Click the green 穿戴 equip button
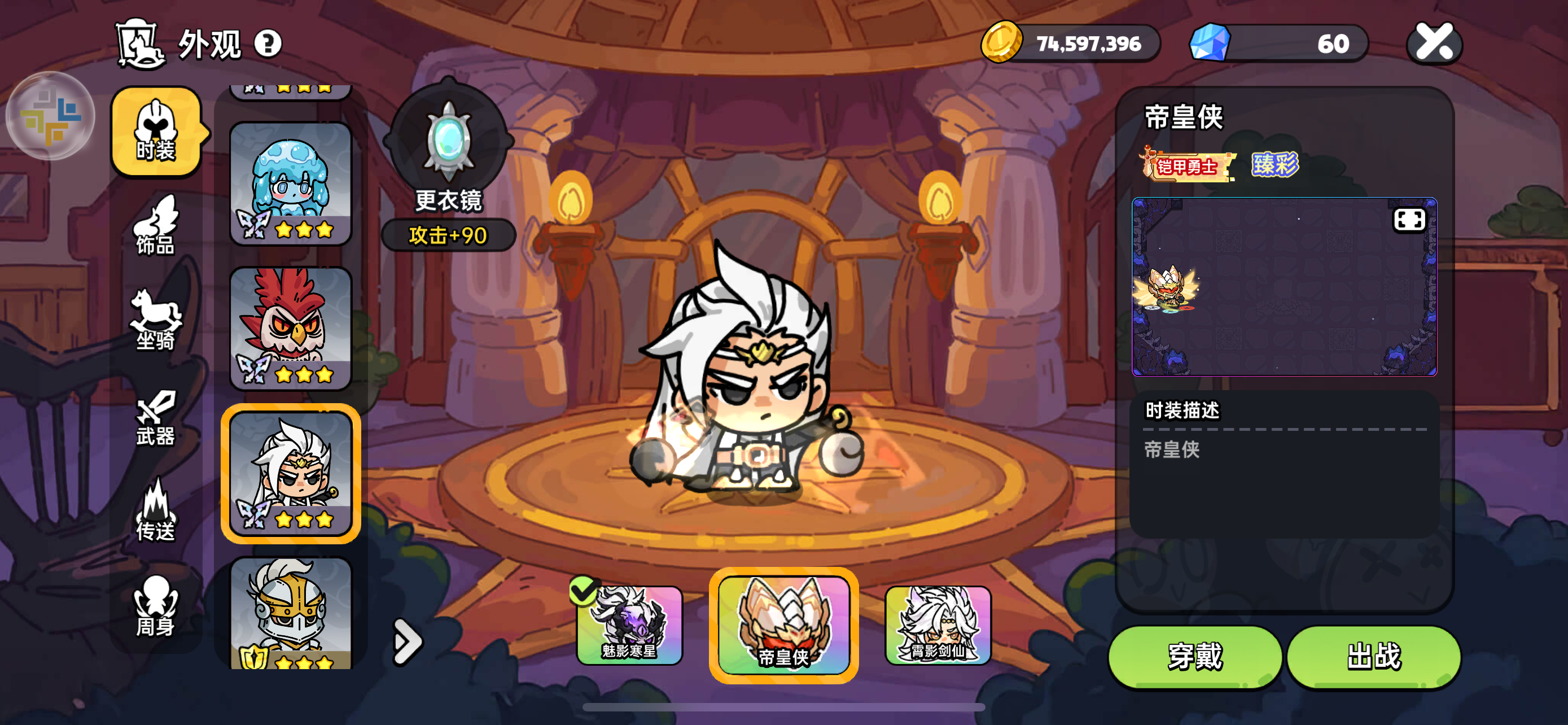1568x725 pixels. [x=1195, y=657]
